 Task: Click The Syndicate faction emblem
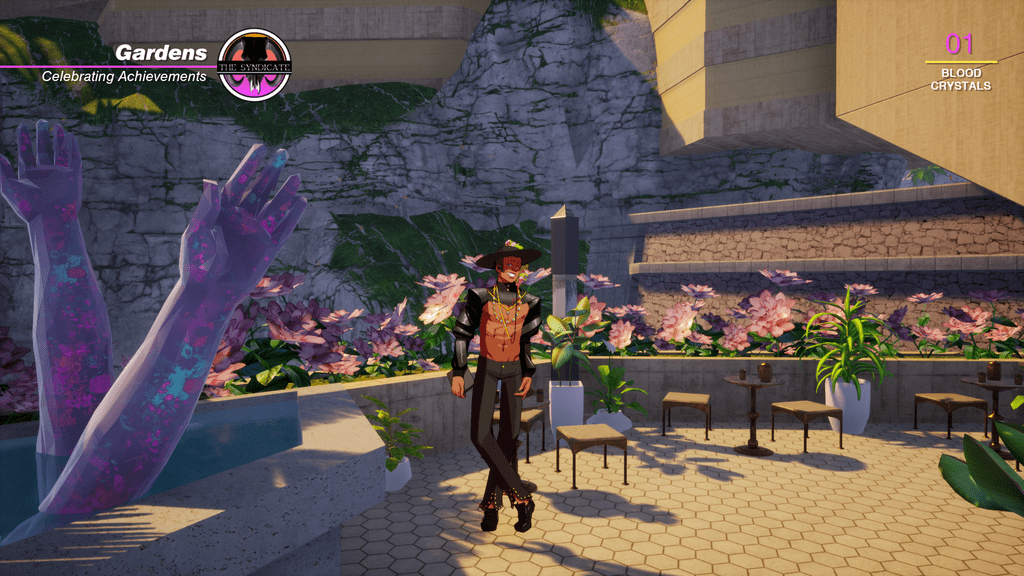[254, 64]
